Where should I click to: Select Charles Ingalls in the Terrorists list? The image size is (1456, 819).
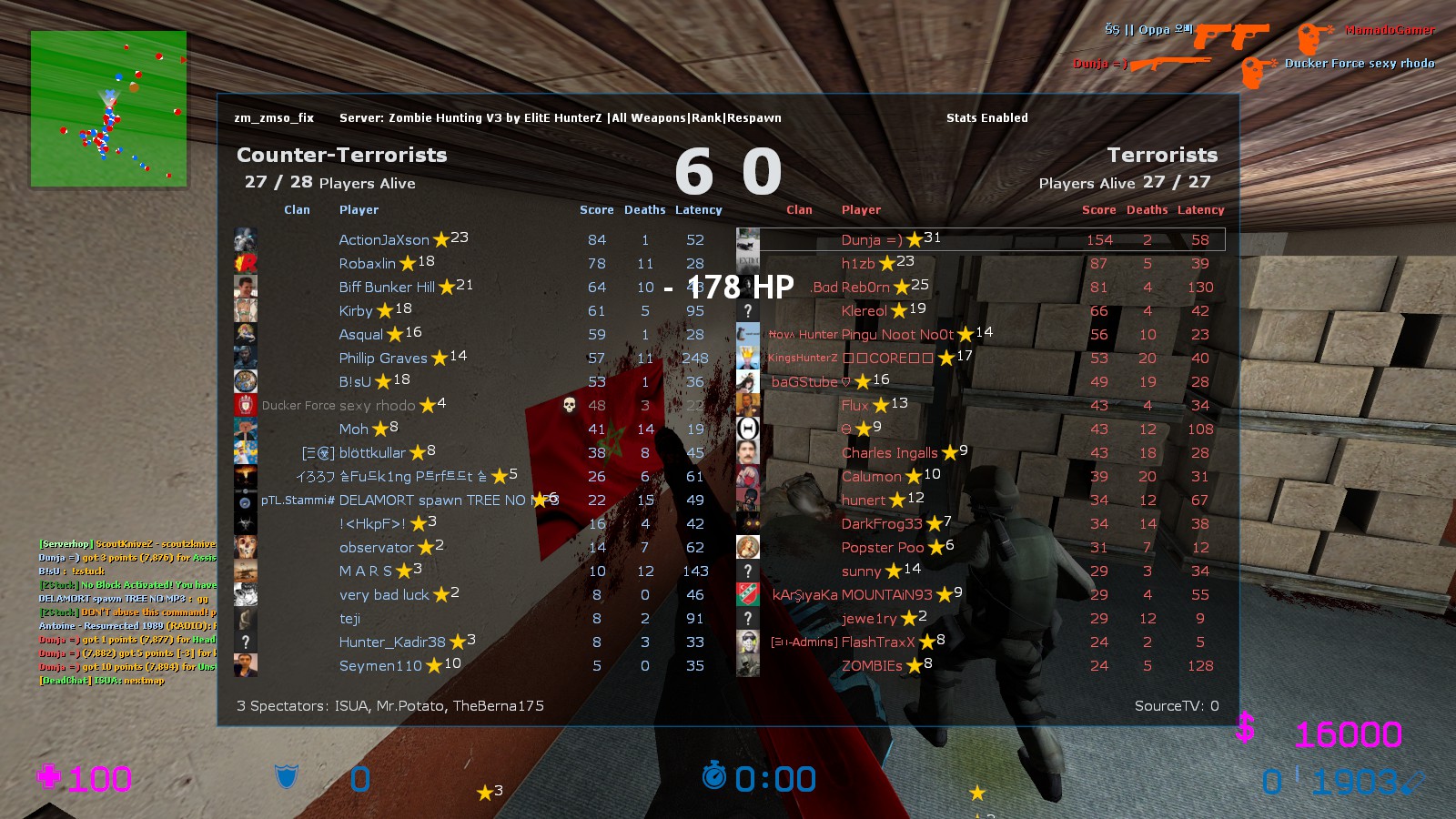889,452
